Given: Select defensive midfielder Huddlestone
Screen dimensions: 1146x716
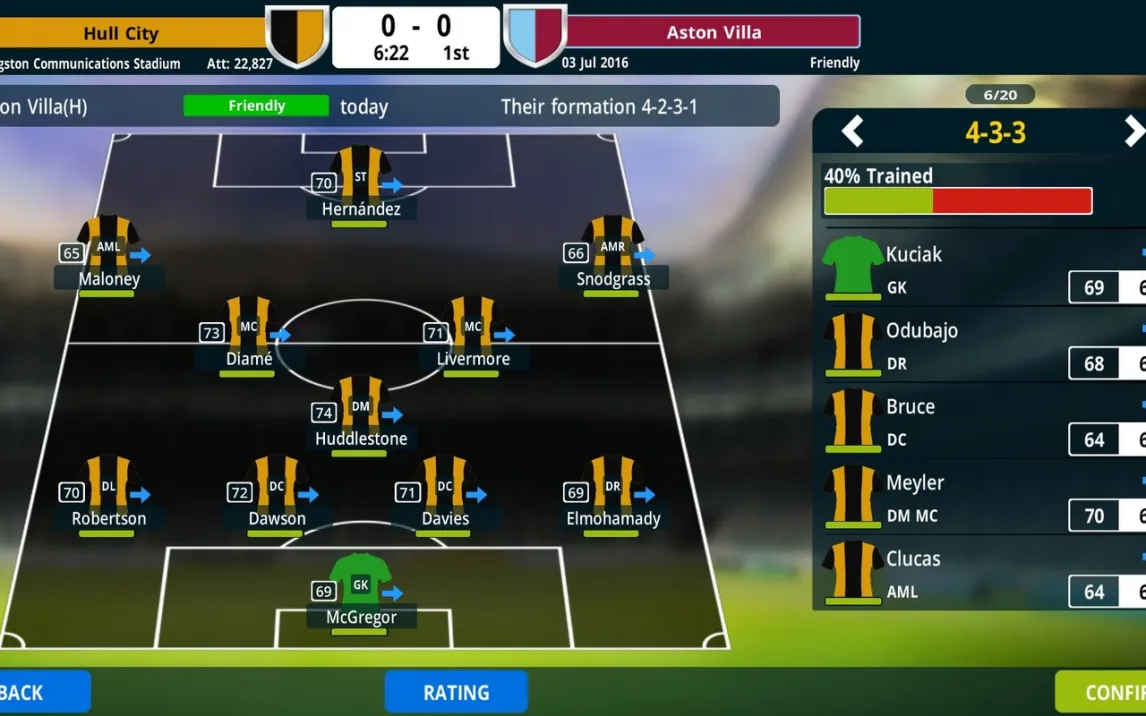Looking at the screenshot, I should 360,408.
